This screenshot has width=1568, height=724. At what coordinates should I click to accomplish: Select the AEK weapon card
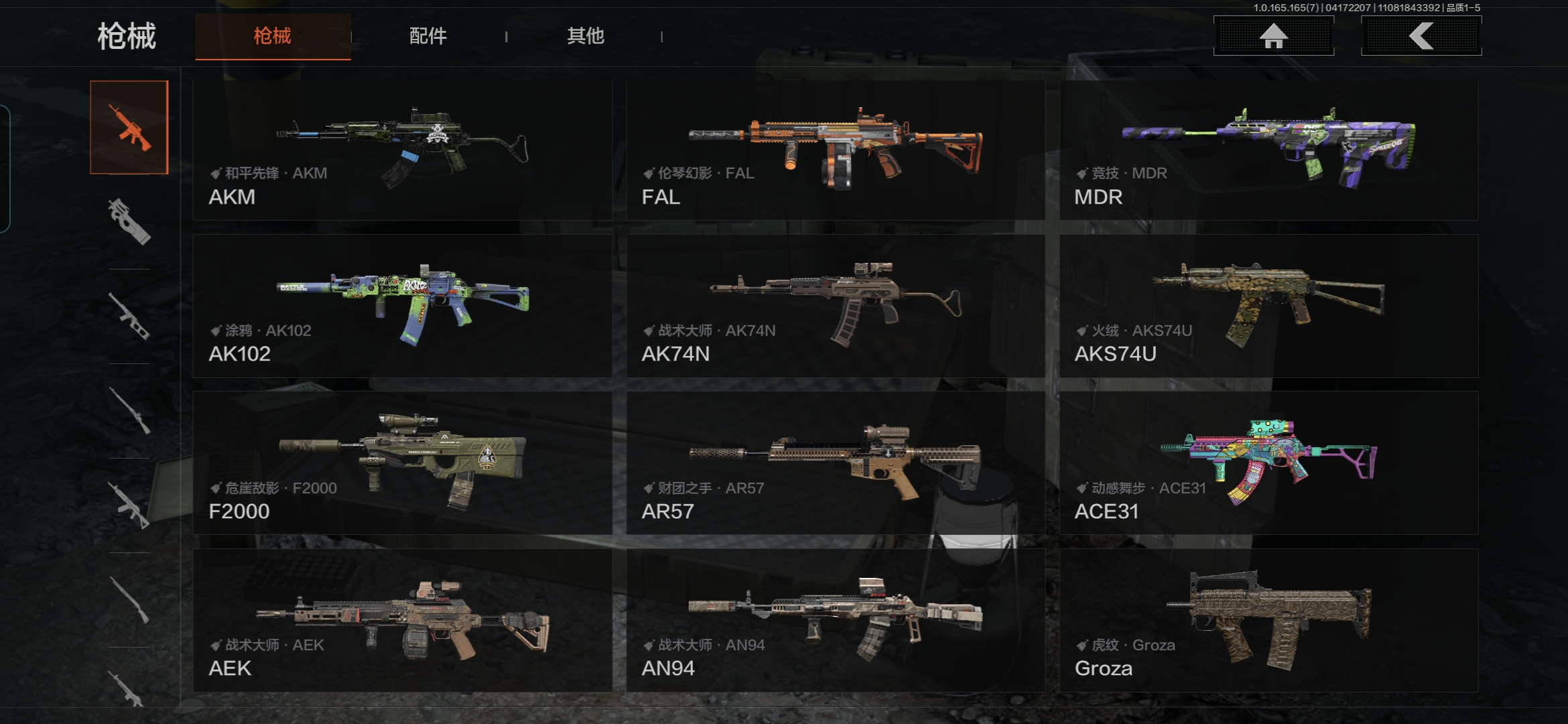[402, 620]
